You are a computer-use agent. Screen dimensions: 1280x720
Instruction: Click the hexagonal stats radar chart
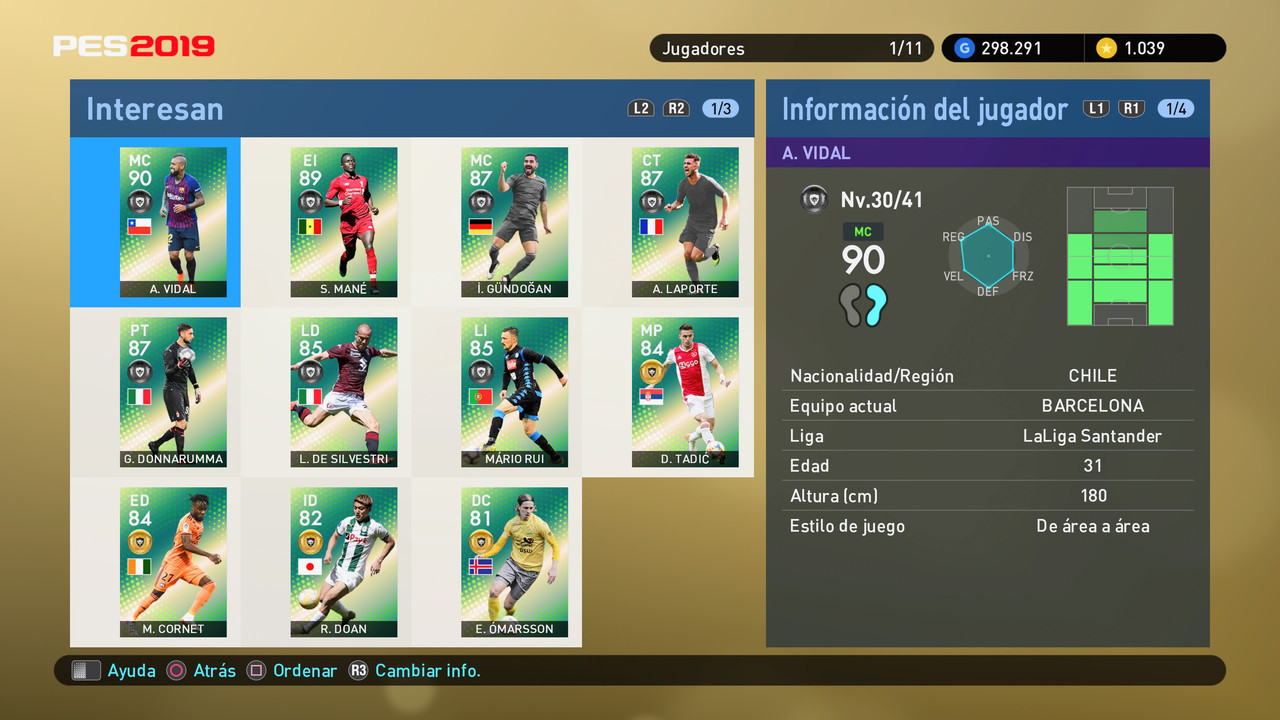tap(988, 256)
